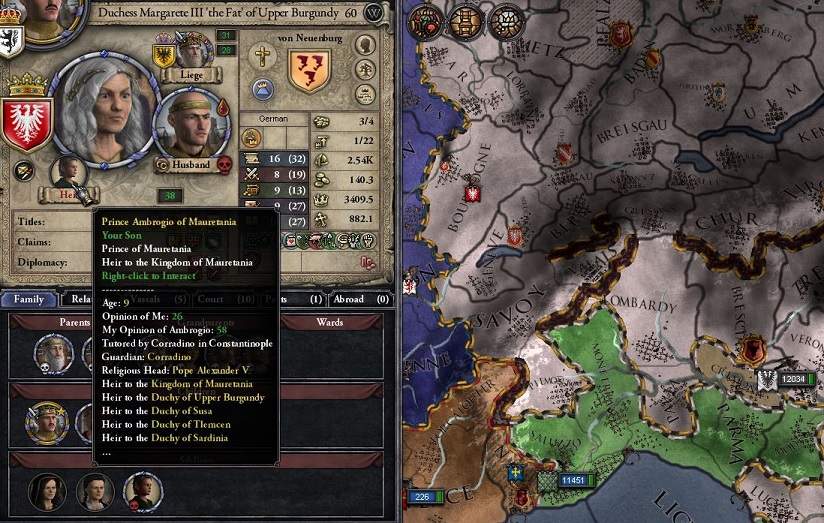Select the crowned sibling portrait with gold frame
The width and height of the screenshot is (824, 523).
(46, 422)
